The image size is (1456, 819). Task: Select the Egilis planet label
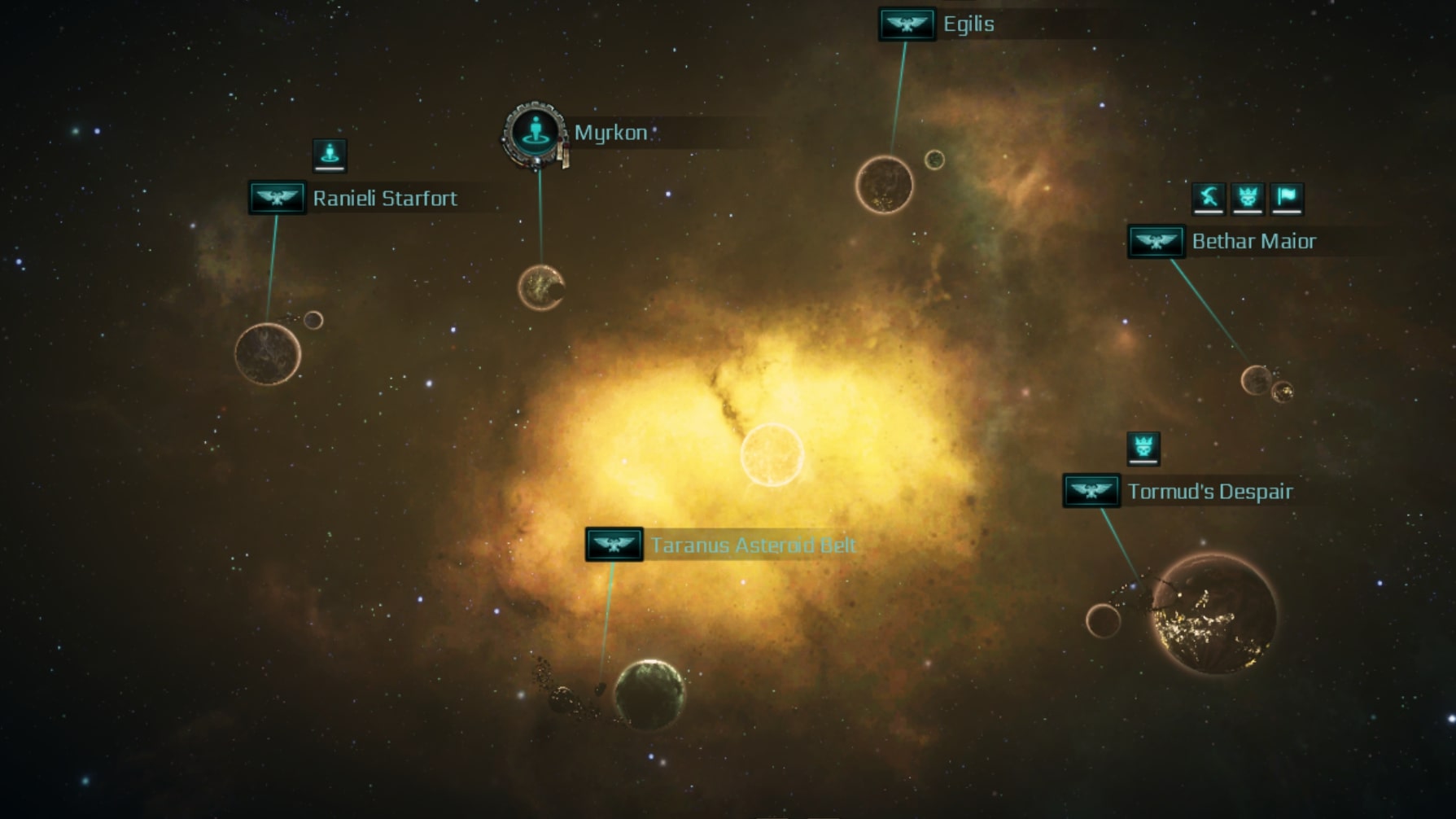tap(968, 24)
